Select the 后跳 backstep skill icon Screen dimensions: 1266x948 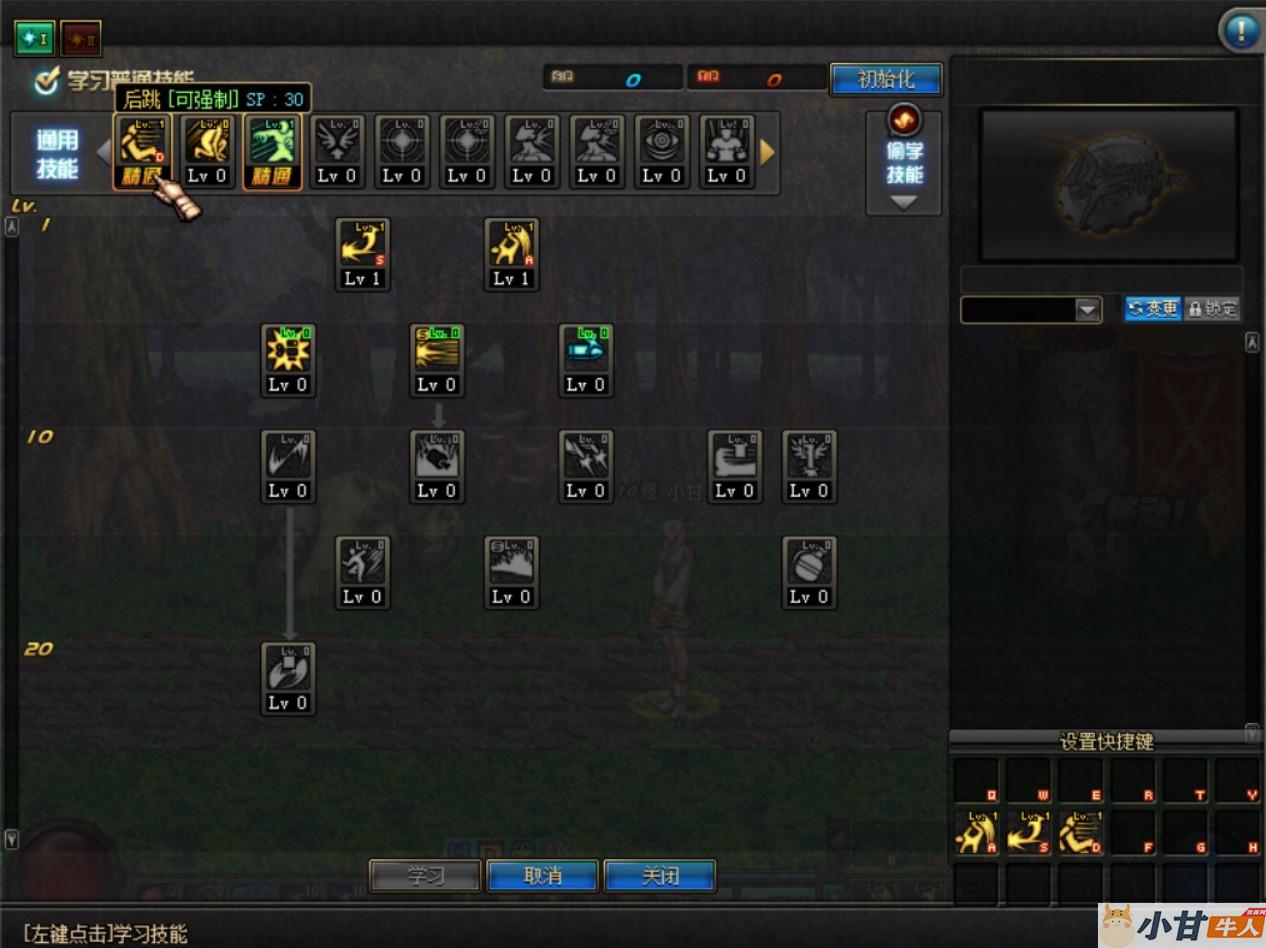[x=143, y=143]
